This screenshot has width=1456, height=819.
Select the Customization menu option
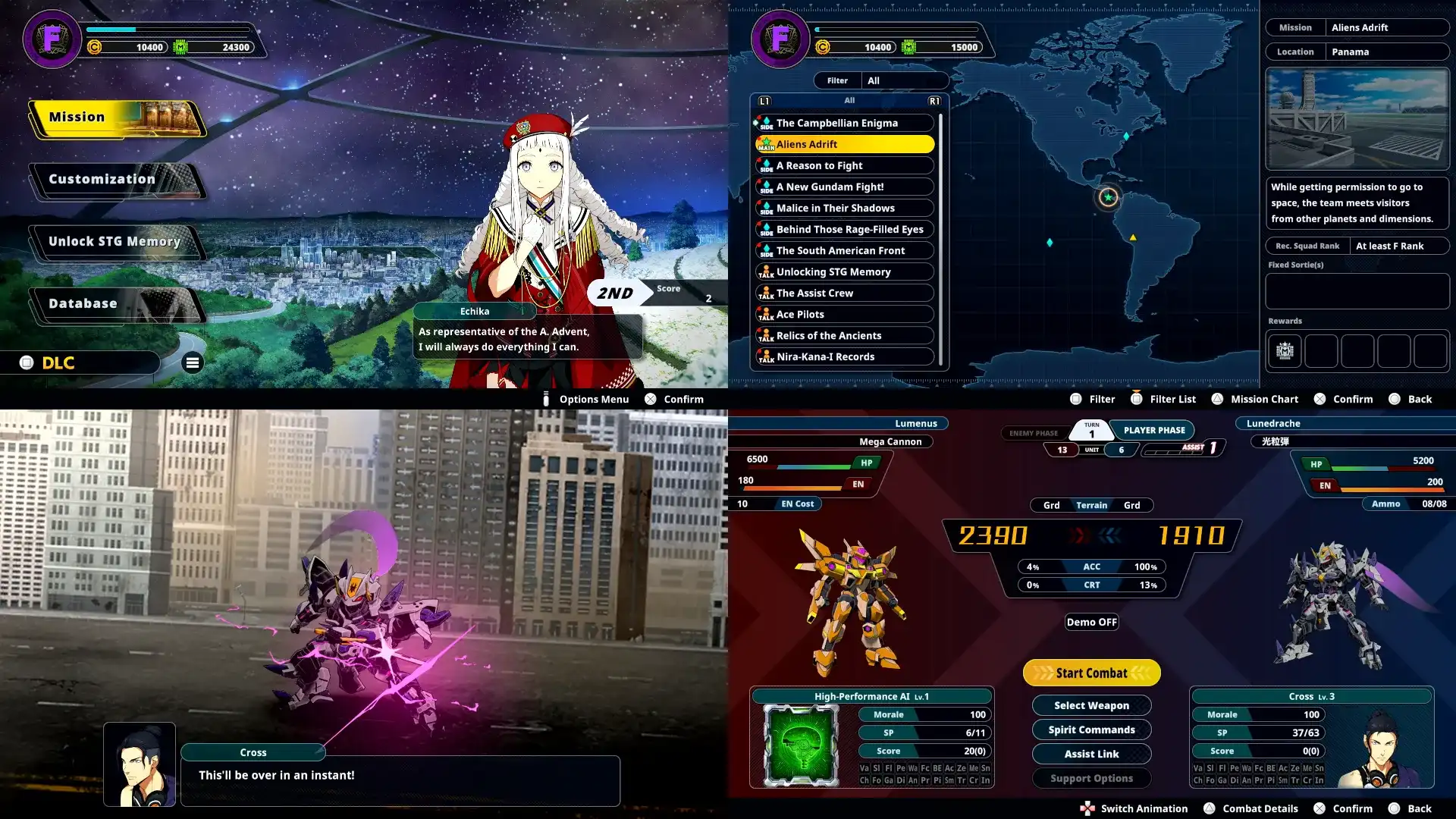pyautogui.click(x=100, y=179)
